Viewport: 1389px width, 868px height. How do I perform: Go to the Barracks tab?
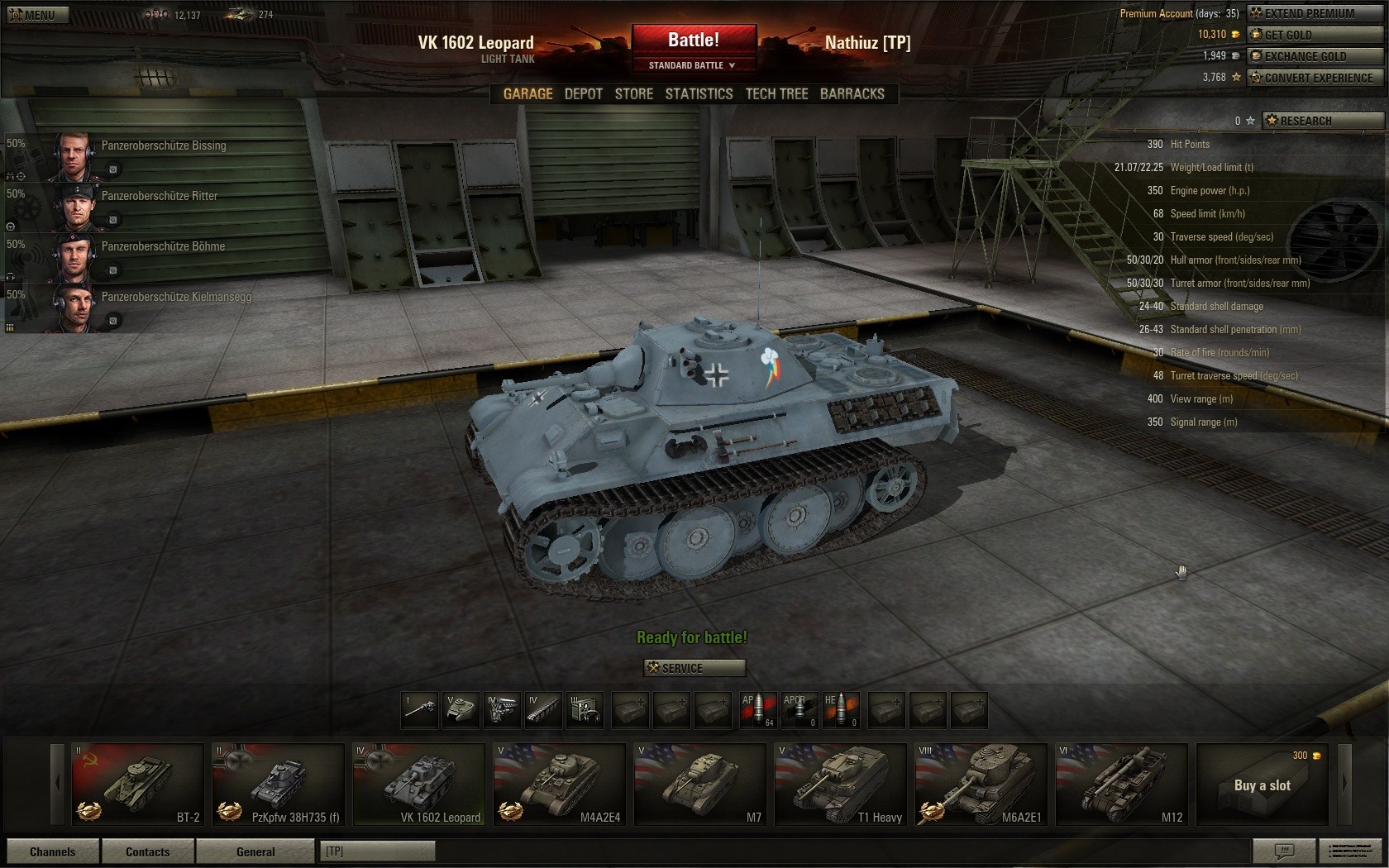point(852,94)
